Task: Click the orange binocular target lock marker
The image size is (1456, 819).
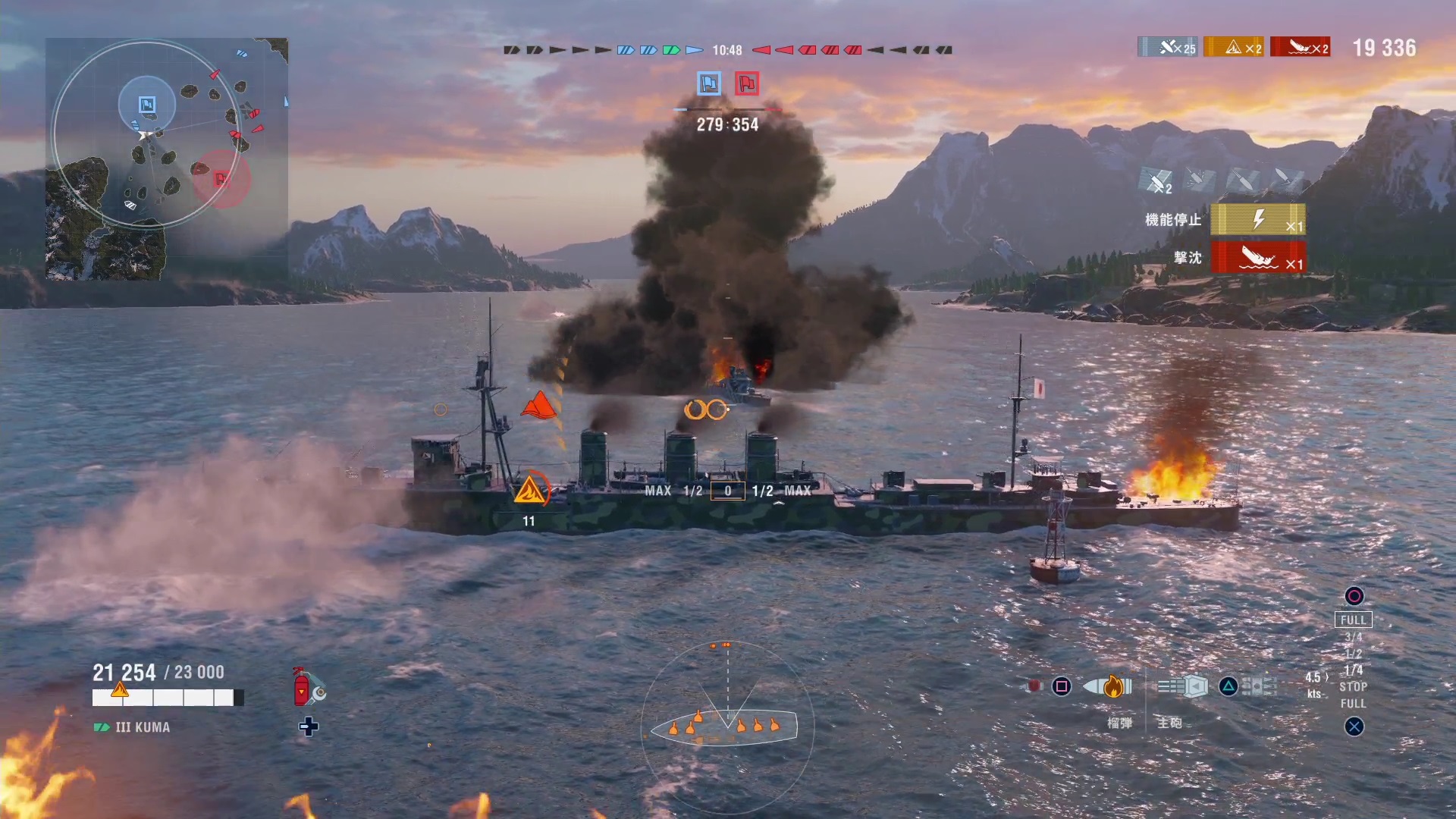Action: click(x=706, y=410)
